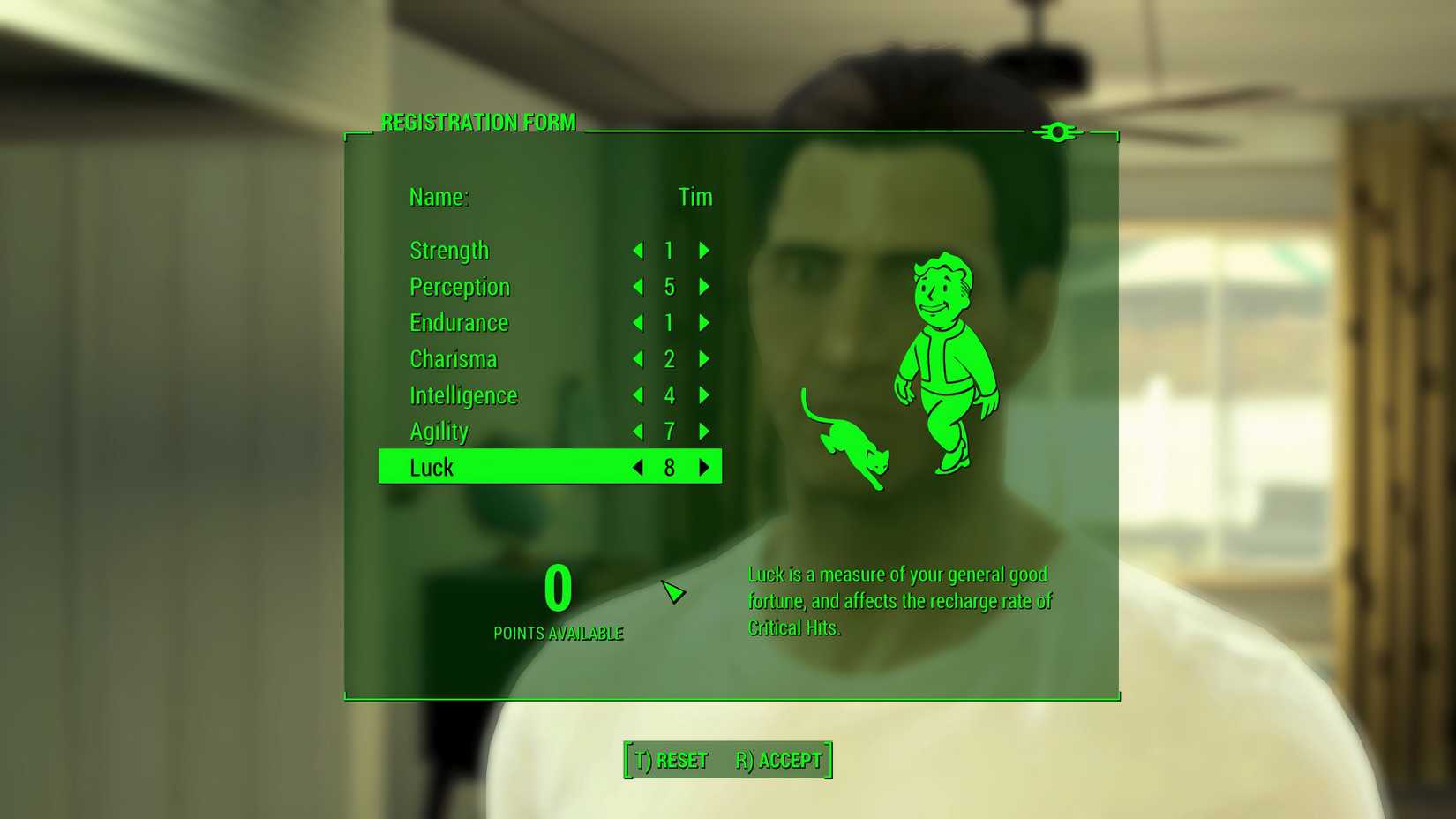Increase Endurance using its right arrow
The image size is (1456, 819).
click(703, 323)
